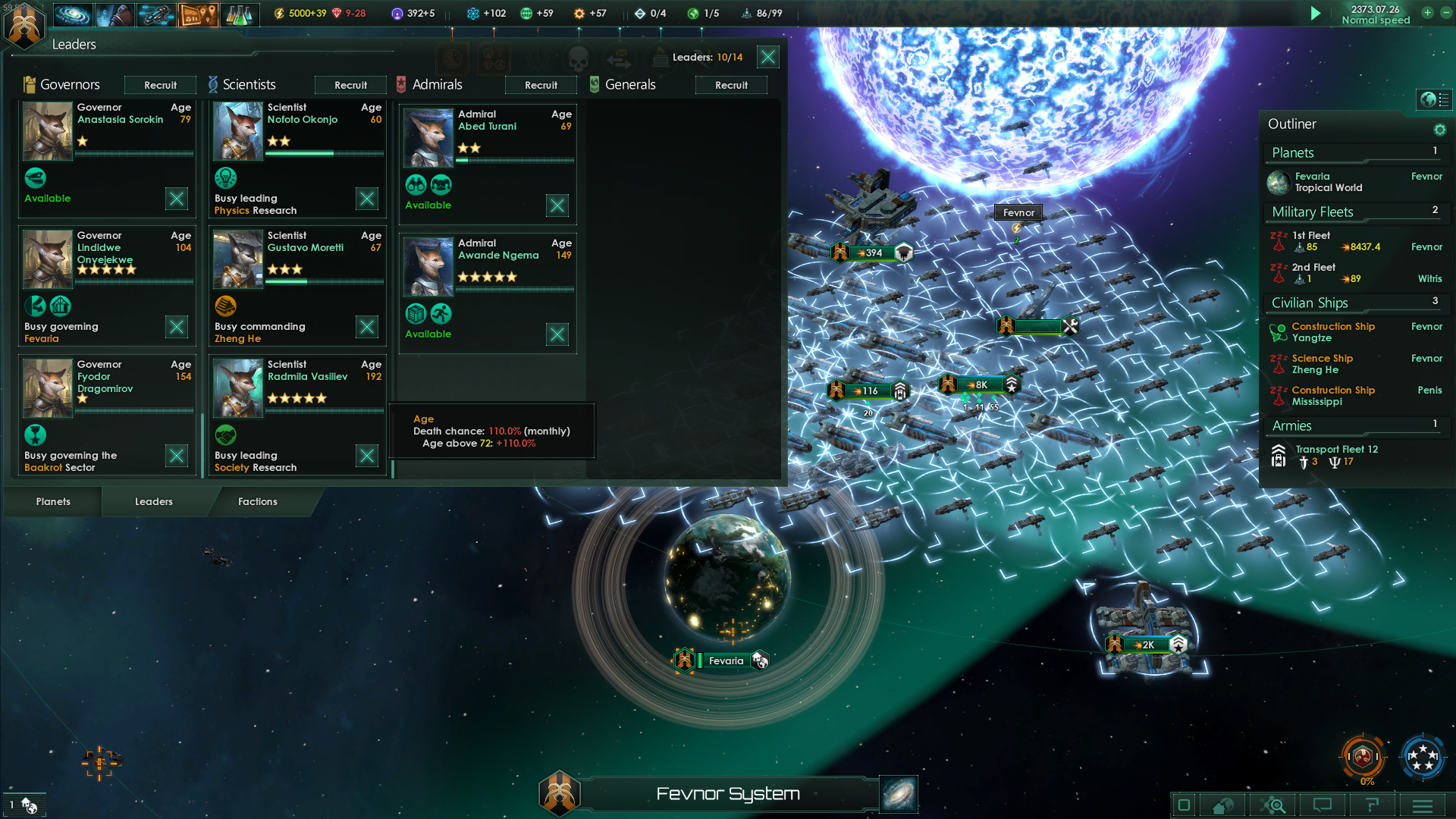Viewport: 1456px width, 819px height.
Task: Dismiss Governor Anastasia Sorokin
Action: [x=177, y=199]
